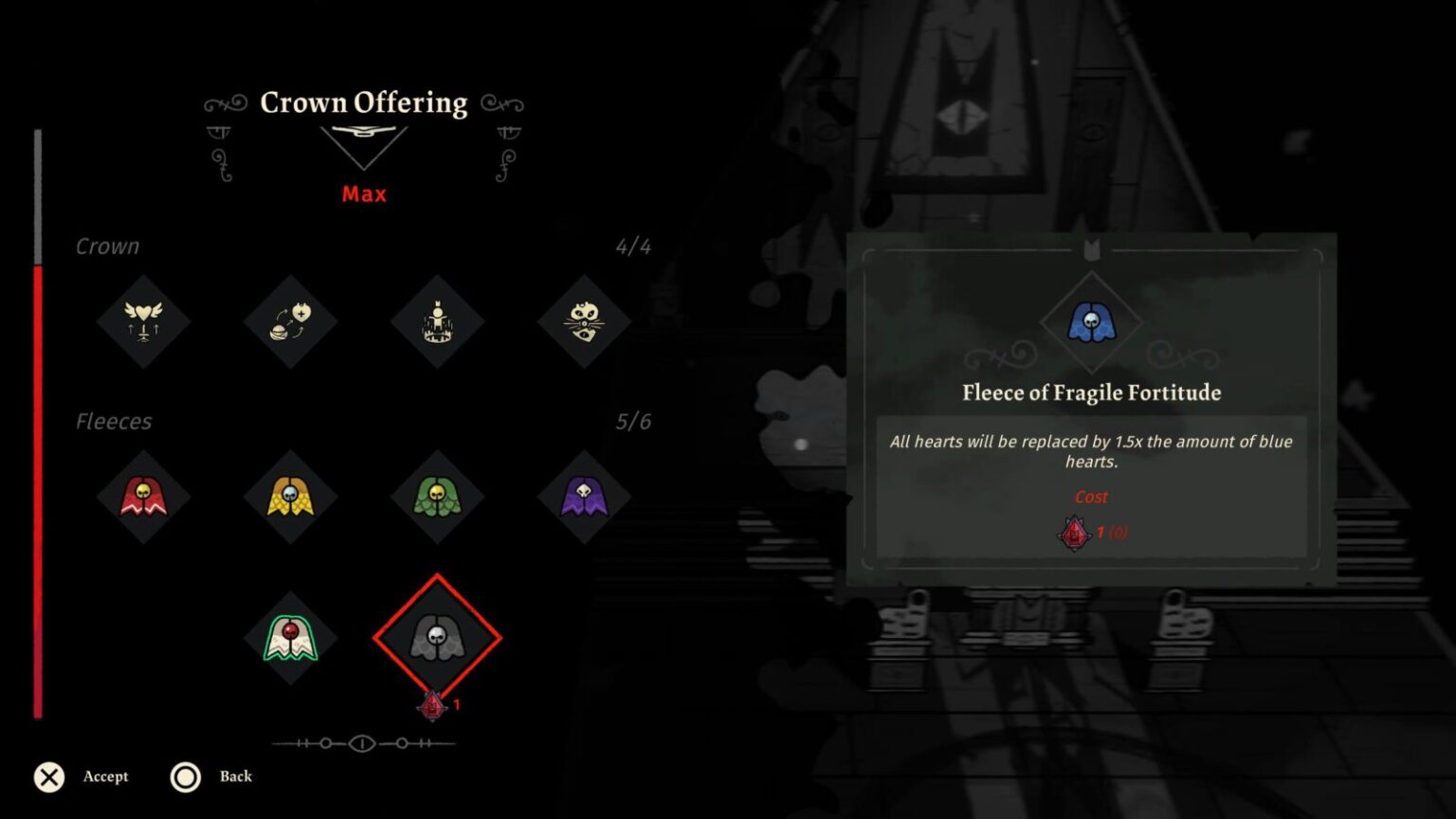The width and height of the screenshot is (1456, 819).
Task: Select the purple skull fleece
Action: click(x=584, y=498)
